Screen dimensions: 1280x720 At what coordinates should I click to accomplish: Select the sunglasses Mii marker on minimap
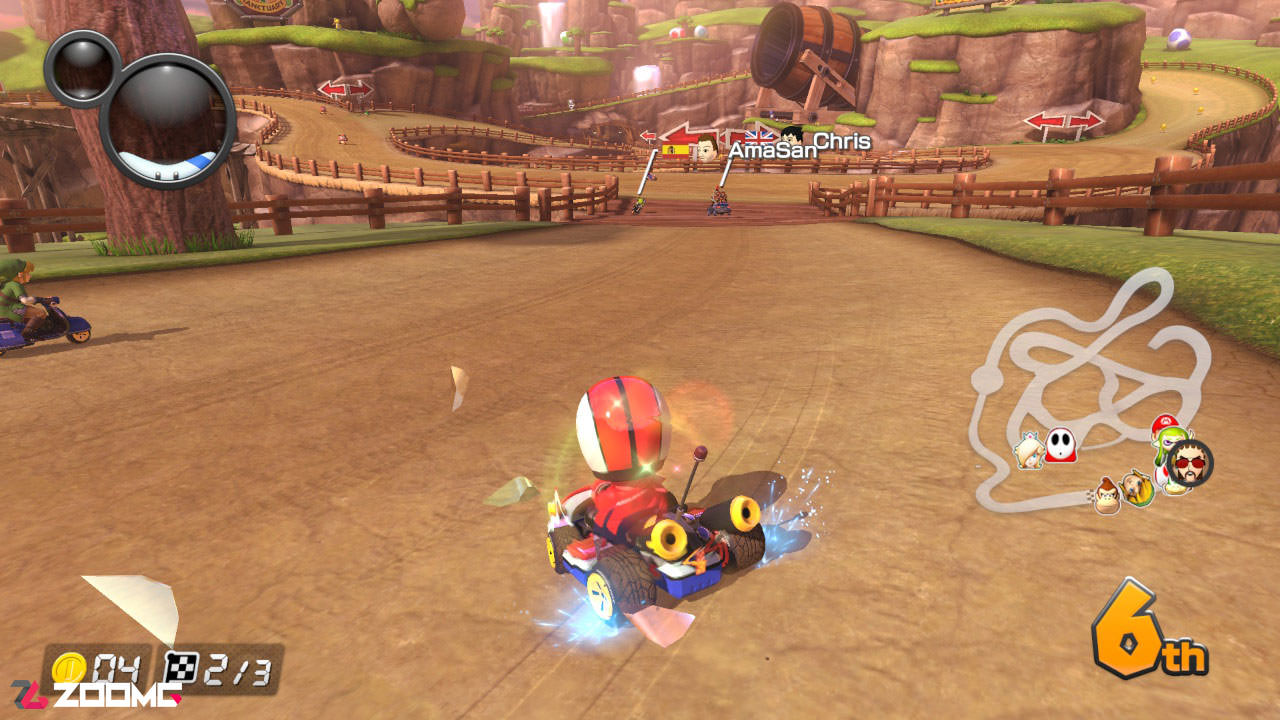(x=1190, y=463)
